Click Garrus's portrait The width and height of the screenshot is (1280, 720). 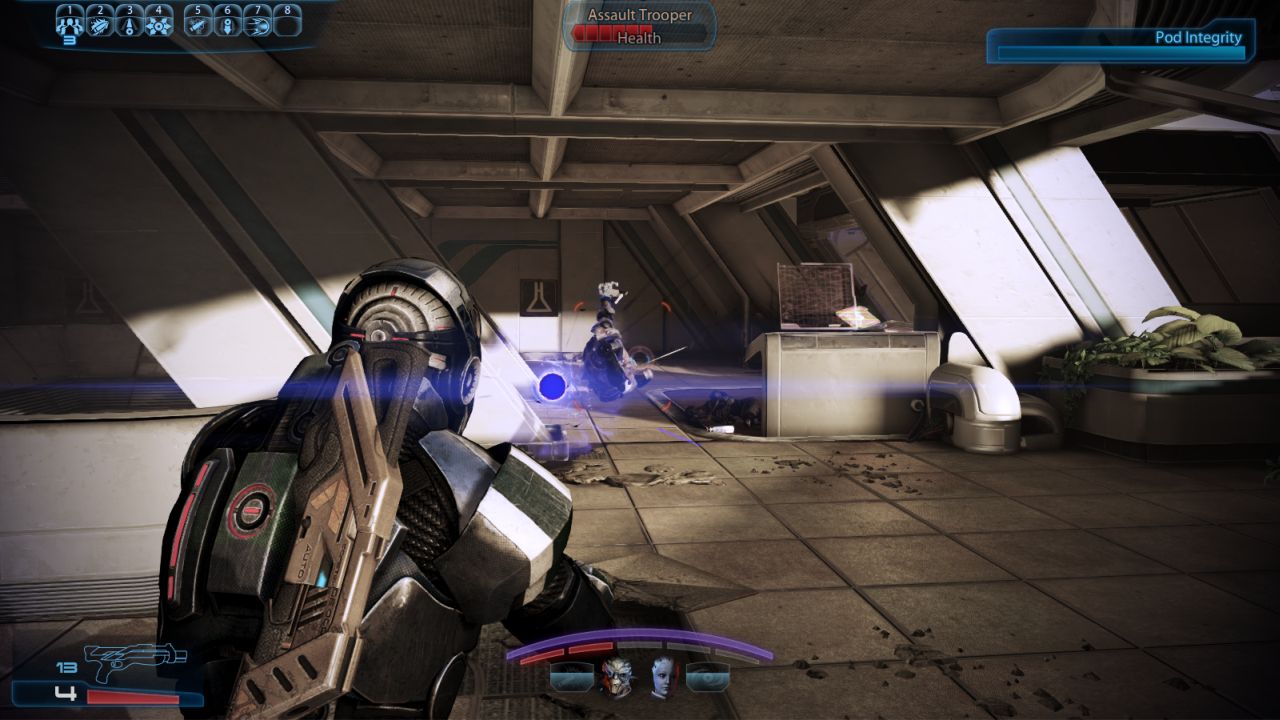[620, 678]
